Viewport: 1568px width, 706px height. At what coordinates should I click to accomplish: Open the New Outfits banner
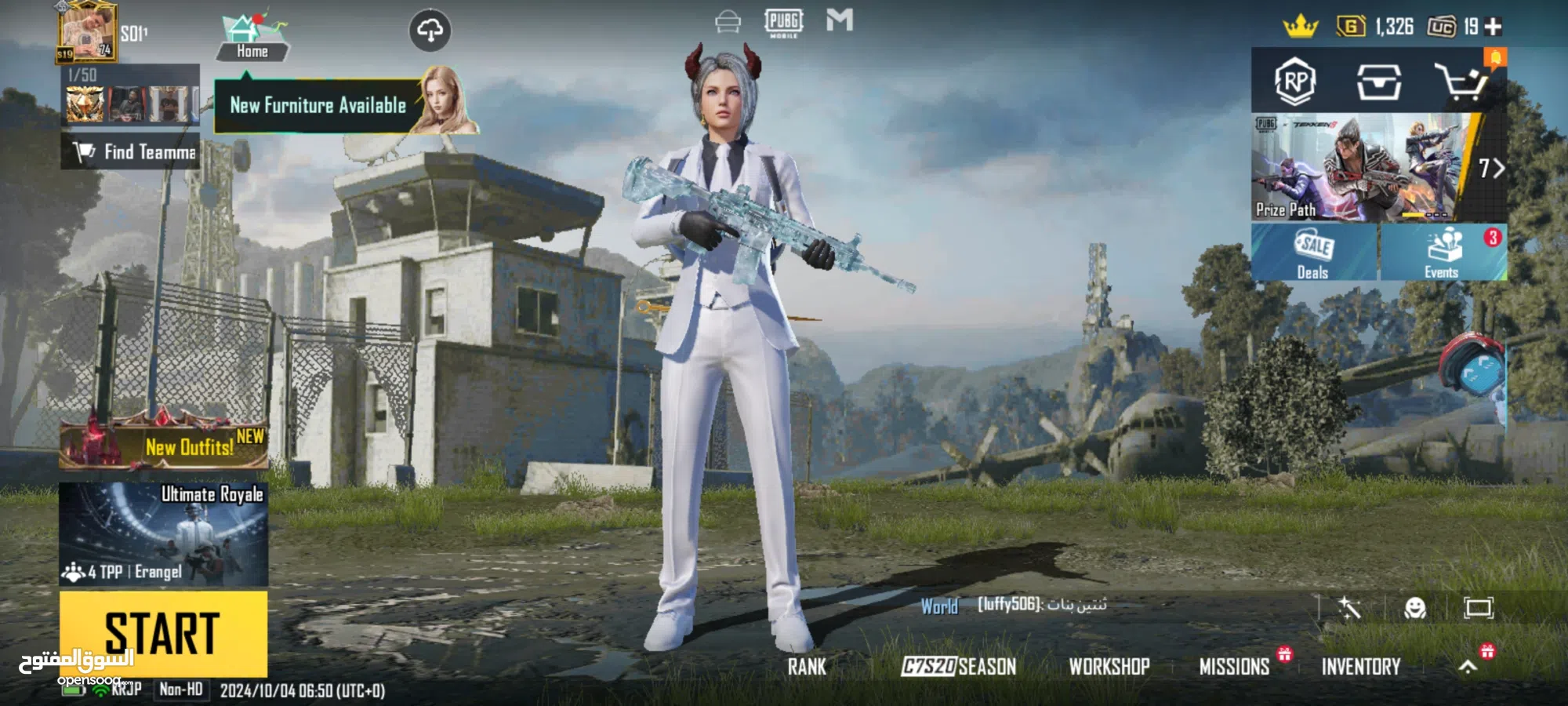pos(165,444)
